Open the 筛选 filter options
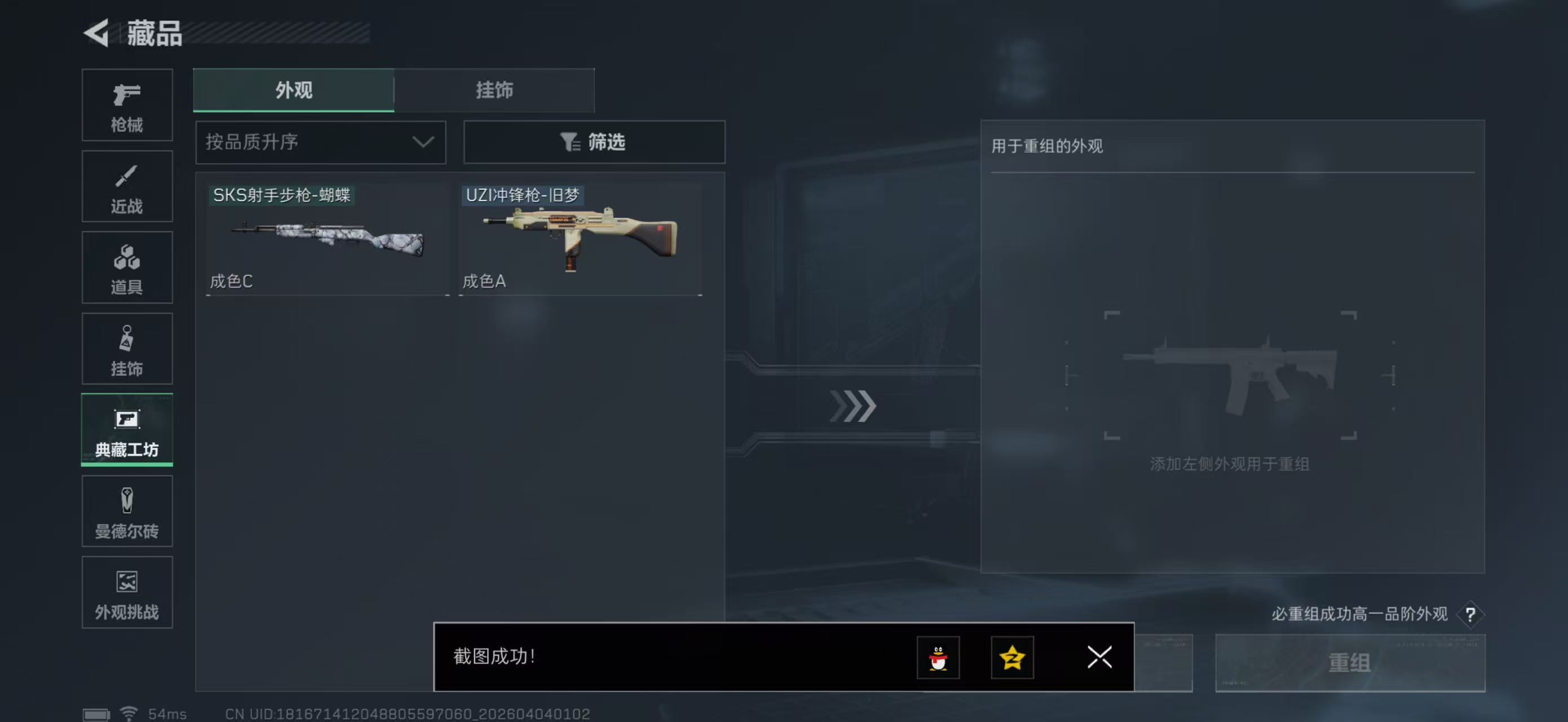The width and height of the screenshot is (1568, 722). [x=594, y=142]
